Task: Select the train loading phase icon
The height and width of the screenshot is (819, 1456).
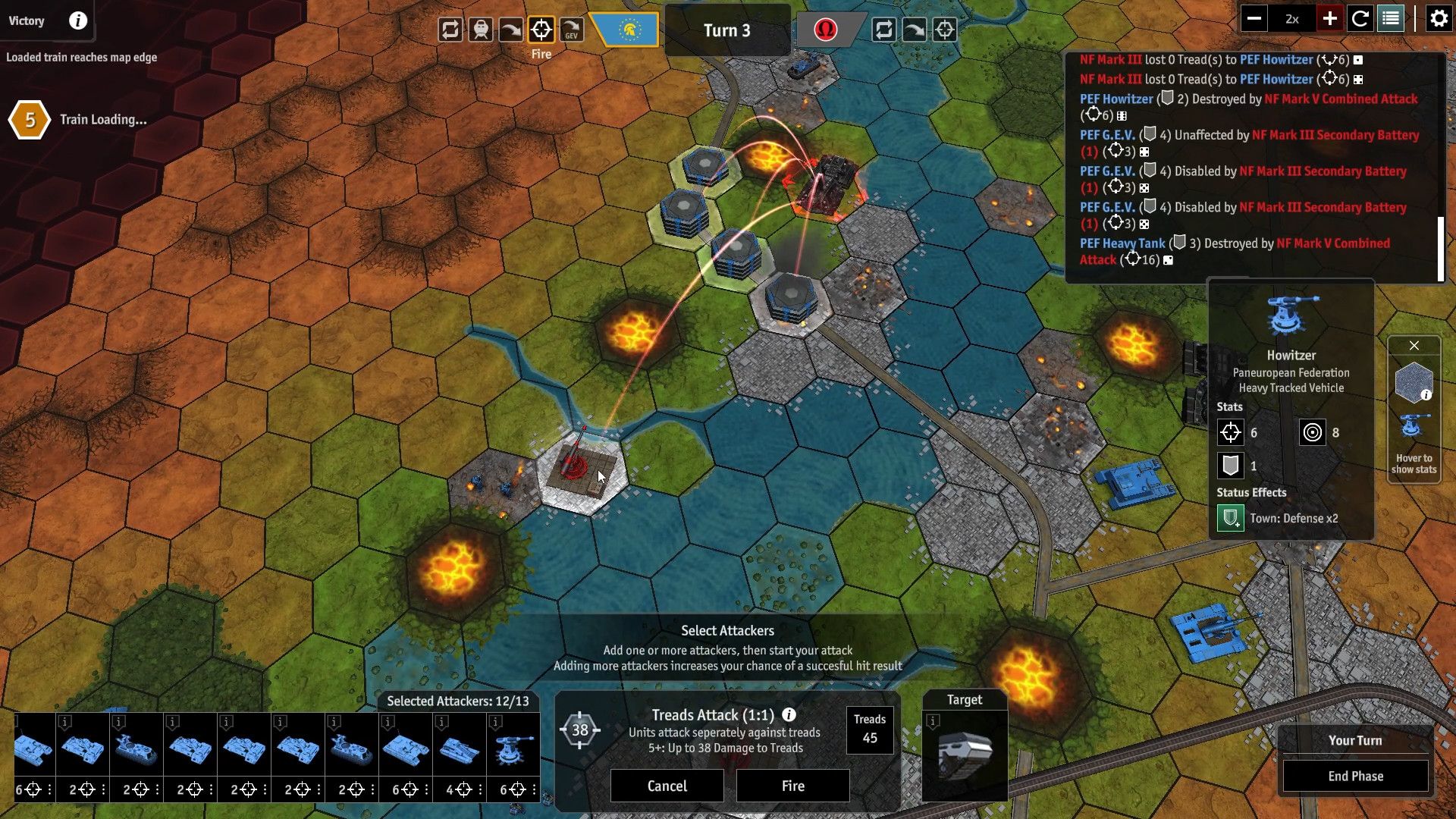Action: 481,29
